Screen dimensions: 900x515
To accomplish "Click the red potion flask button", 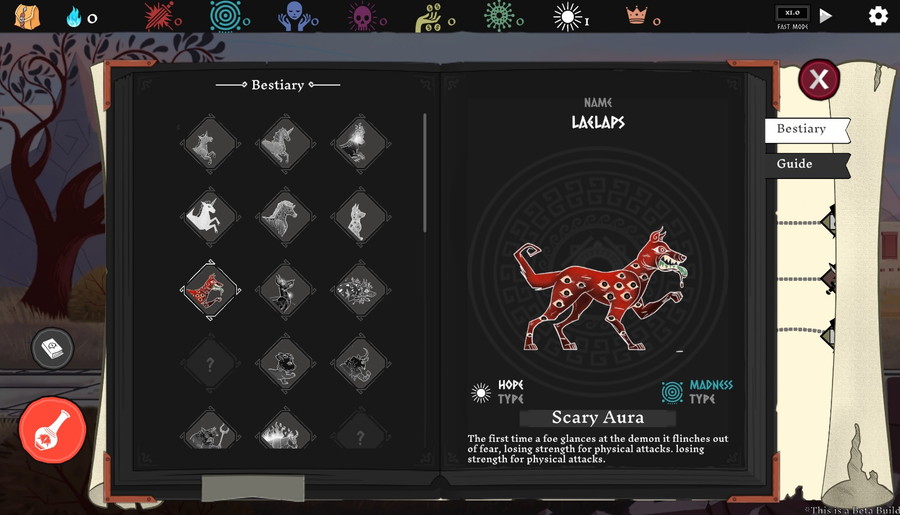I will pos(52,429).
